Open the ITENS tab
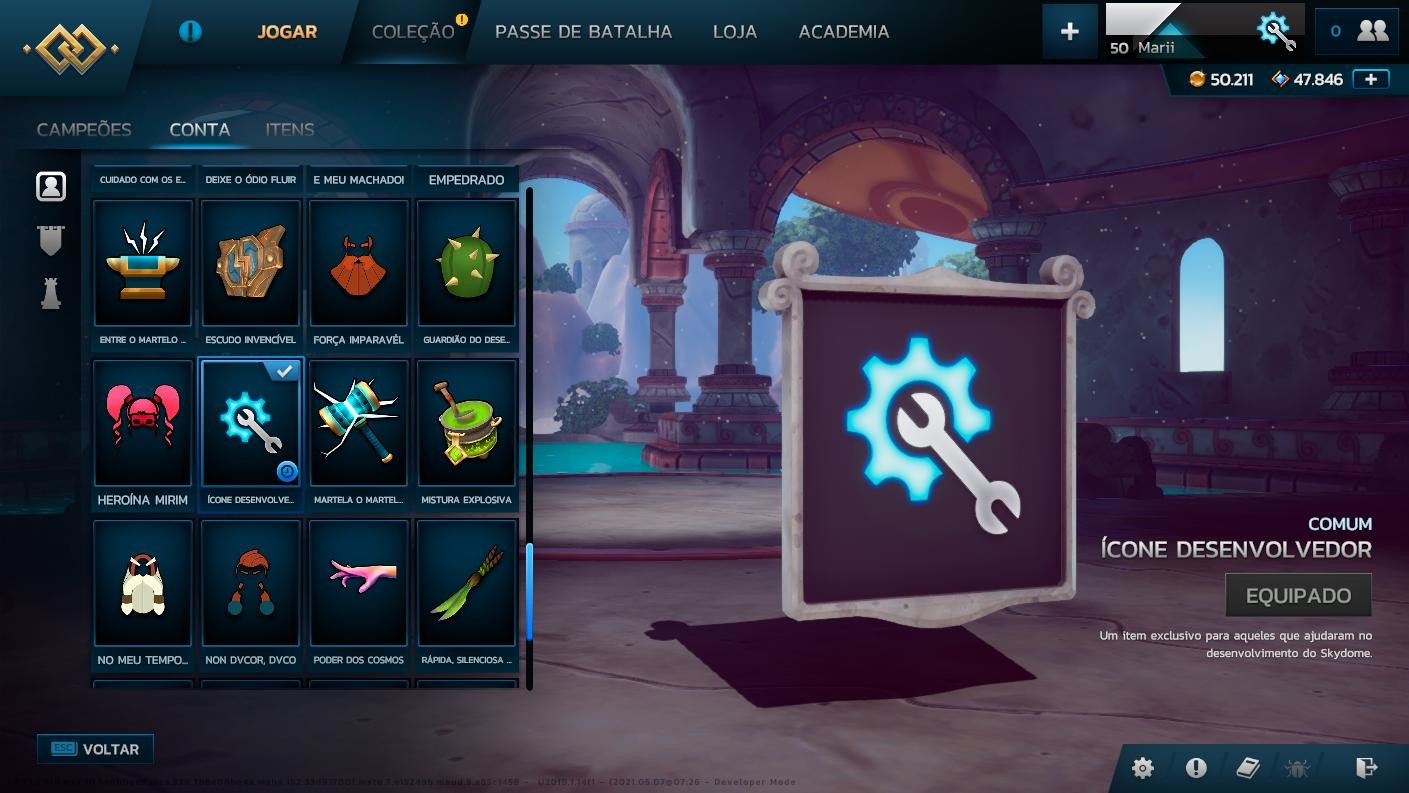 pos(289,129)
